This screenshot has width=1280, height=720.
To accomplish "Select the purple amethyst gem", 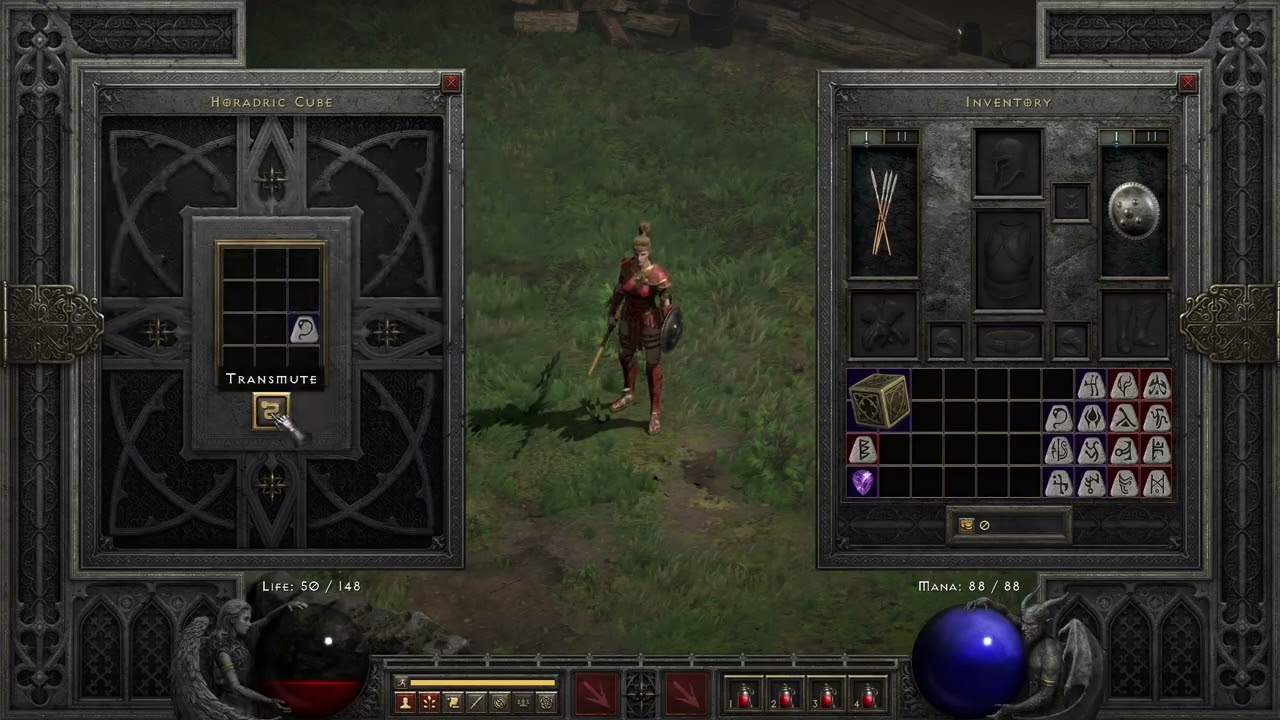I will [862, 482].
